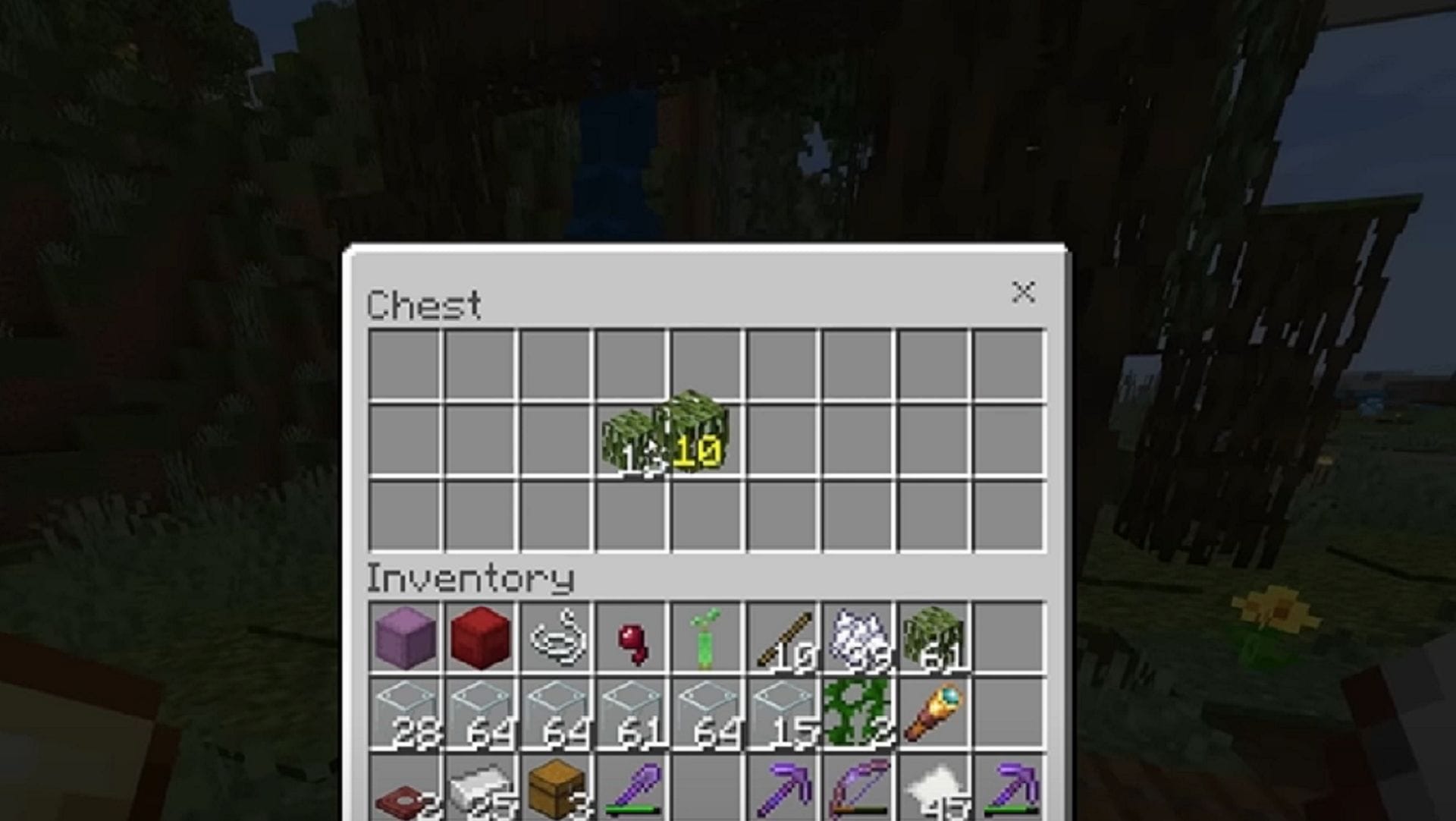Select the enchanted bow
The height and width of the screenshot is (821, 1456).
pyautogui.click(x=861, y=793)
